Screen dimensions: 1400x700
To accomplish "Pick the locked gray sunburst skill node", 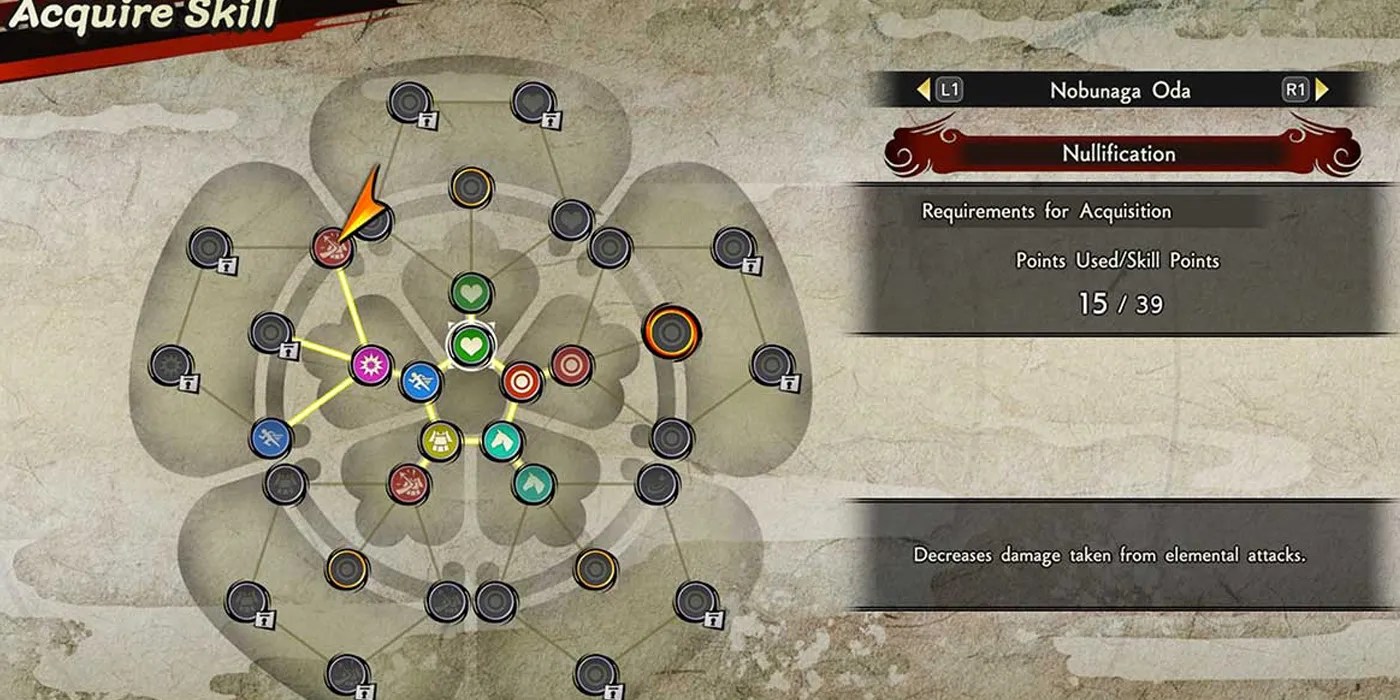I will (170, 366).
